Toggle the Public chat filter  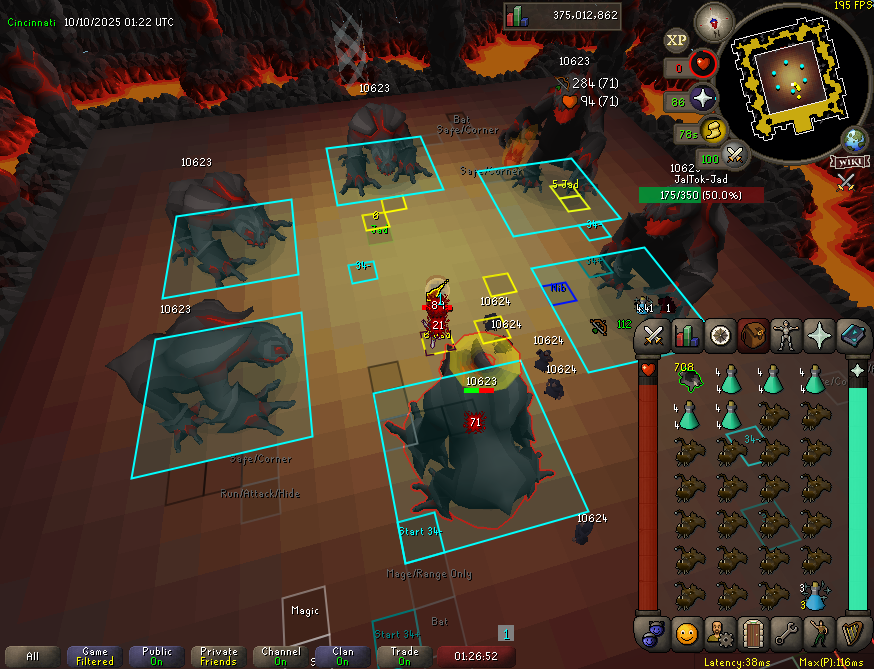pyautogui.click(x=157, y=656)
